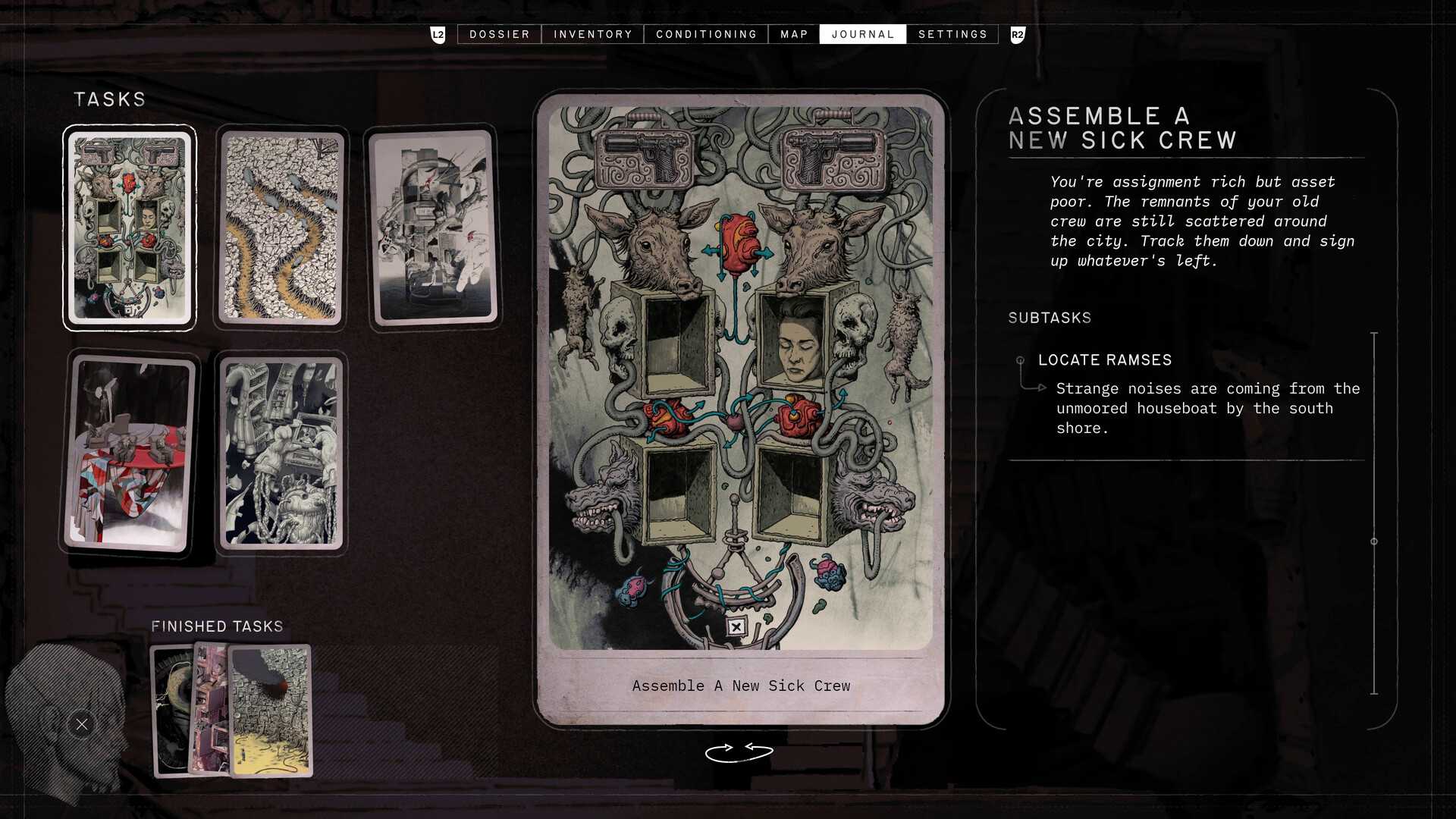Screen dimensions: 1456x819
Task: Select the highlighted Assemble A New Sick Crew card
Action: click(129, 227)
